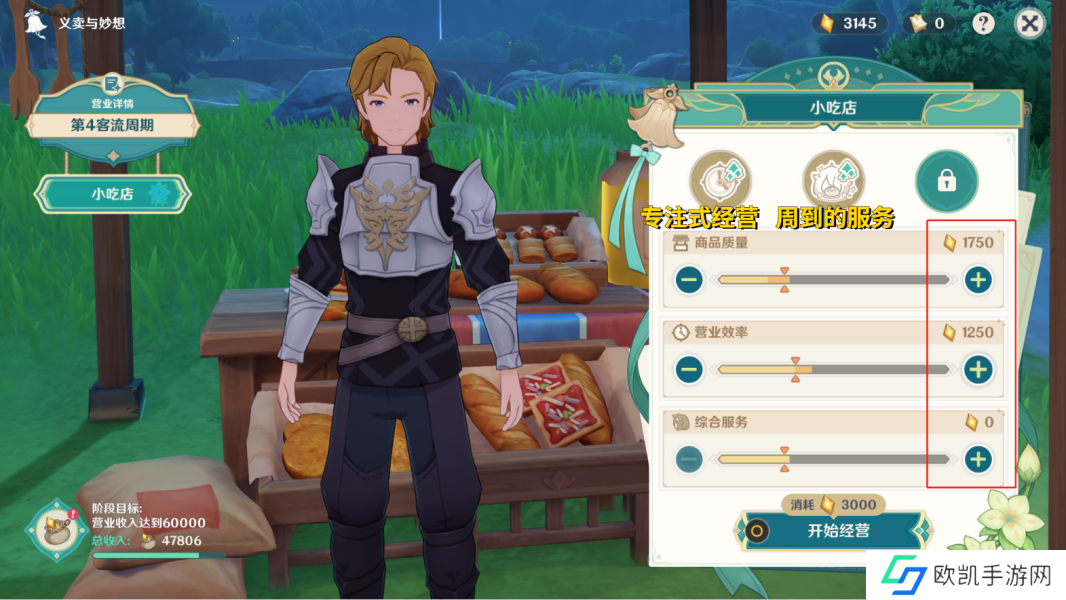Screen dimensions: 1066x600
Task: Increase 营业效率 with plus button
Action: click(977, 370)
